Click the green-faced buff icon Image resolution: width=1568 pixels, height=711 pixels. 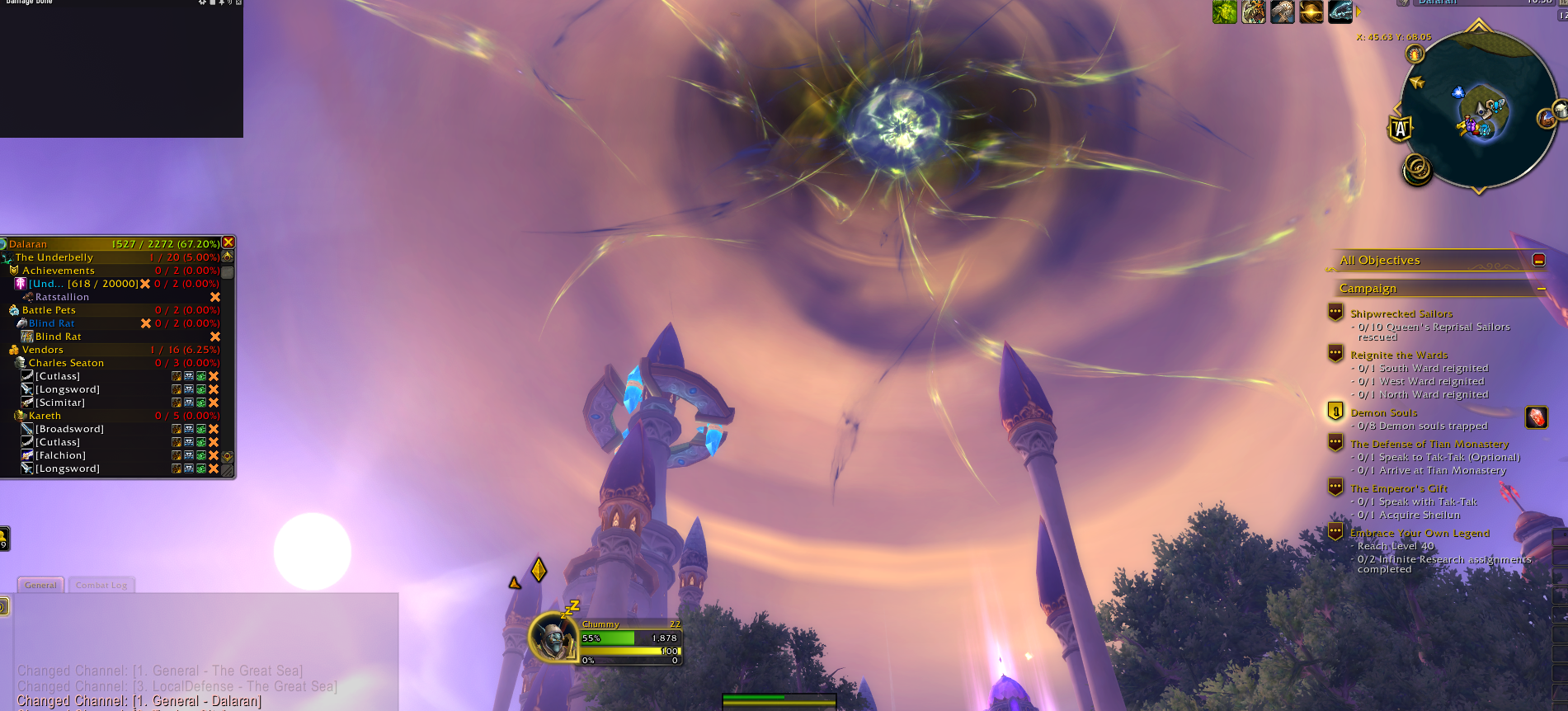(x=1224, y=12)
